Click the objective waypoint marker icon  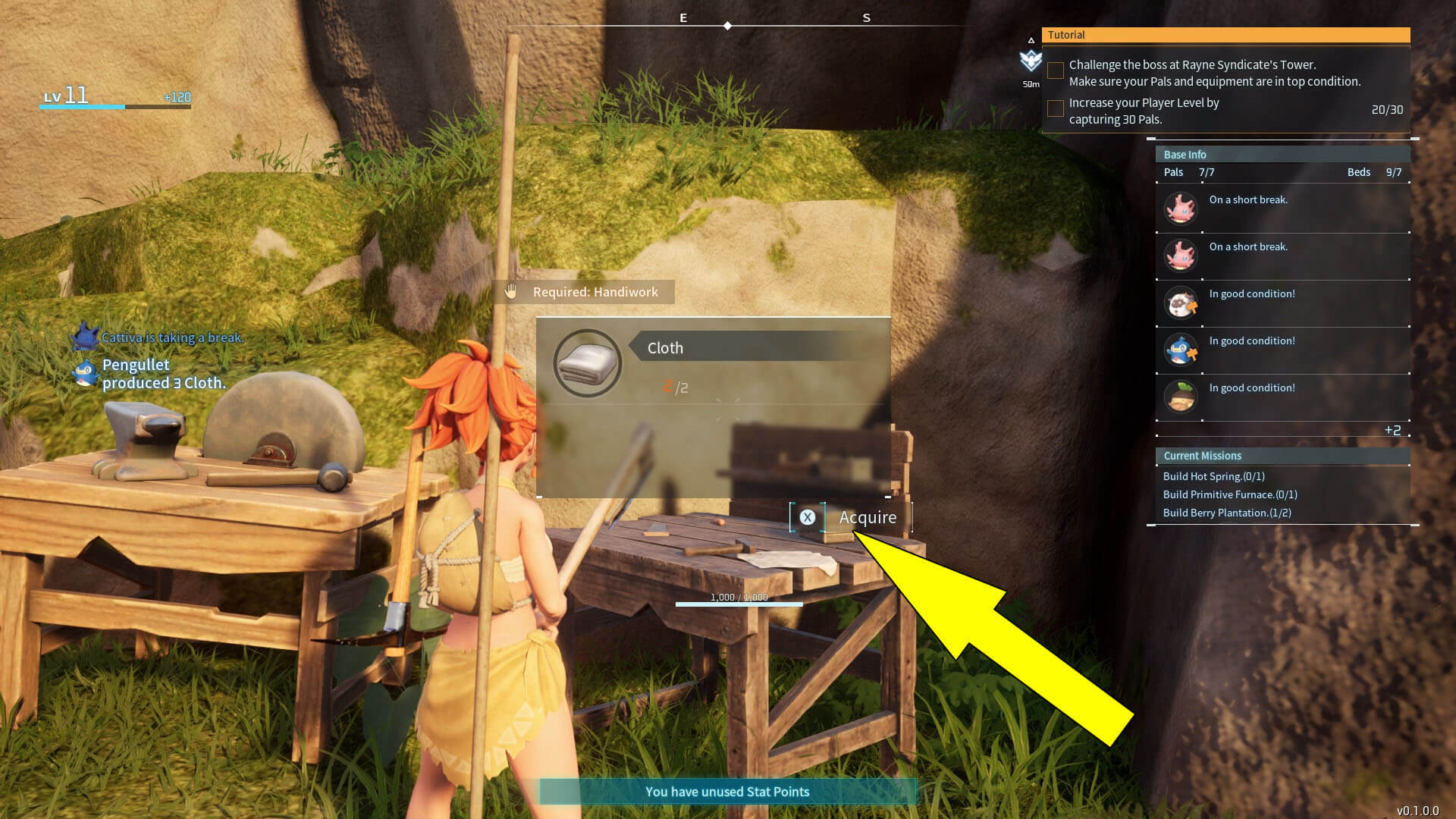click(x=1031, y=60)
